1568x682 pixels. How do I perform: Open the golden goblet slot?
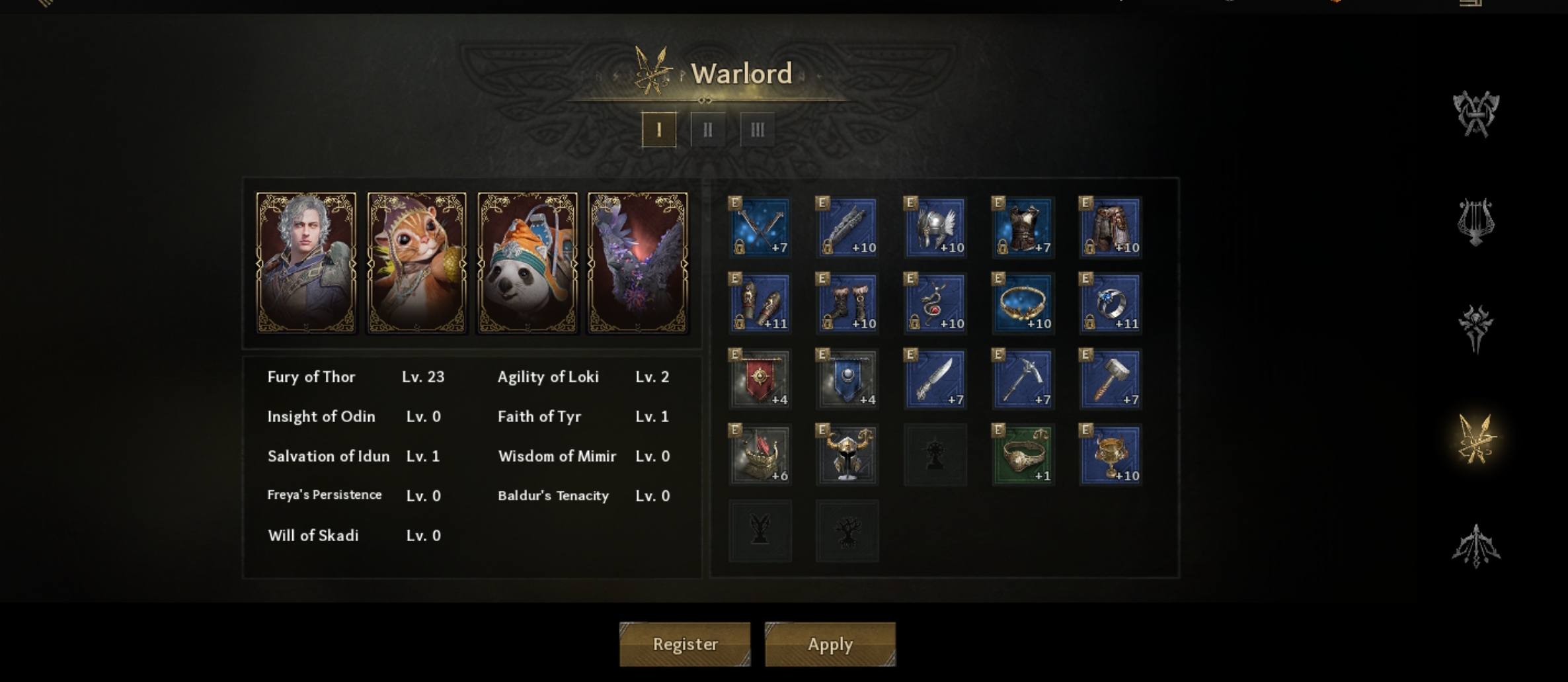pos(1111,455)
